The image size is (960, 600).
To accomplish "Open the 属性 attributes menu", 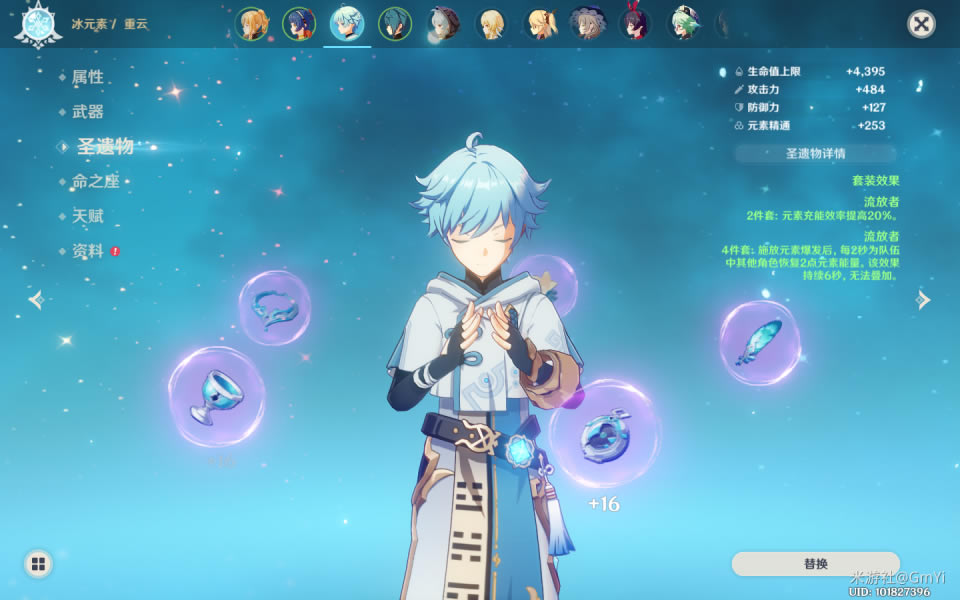I will 87,77.
